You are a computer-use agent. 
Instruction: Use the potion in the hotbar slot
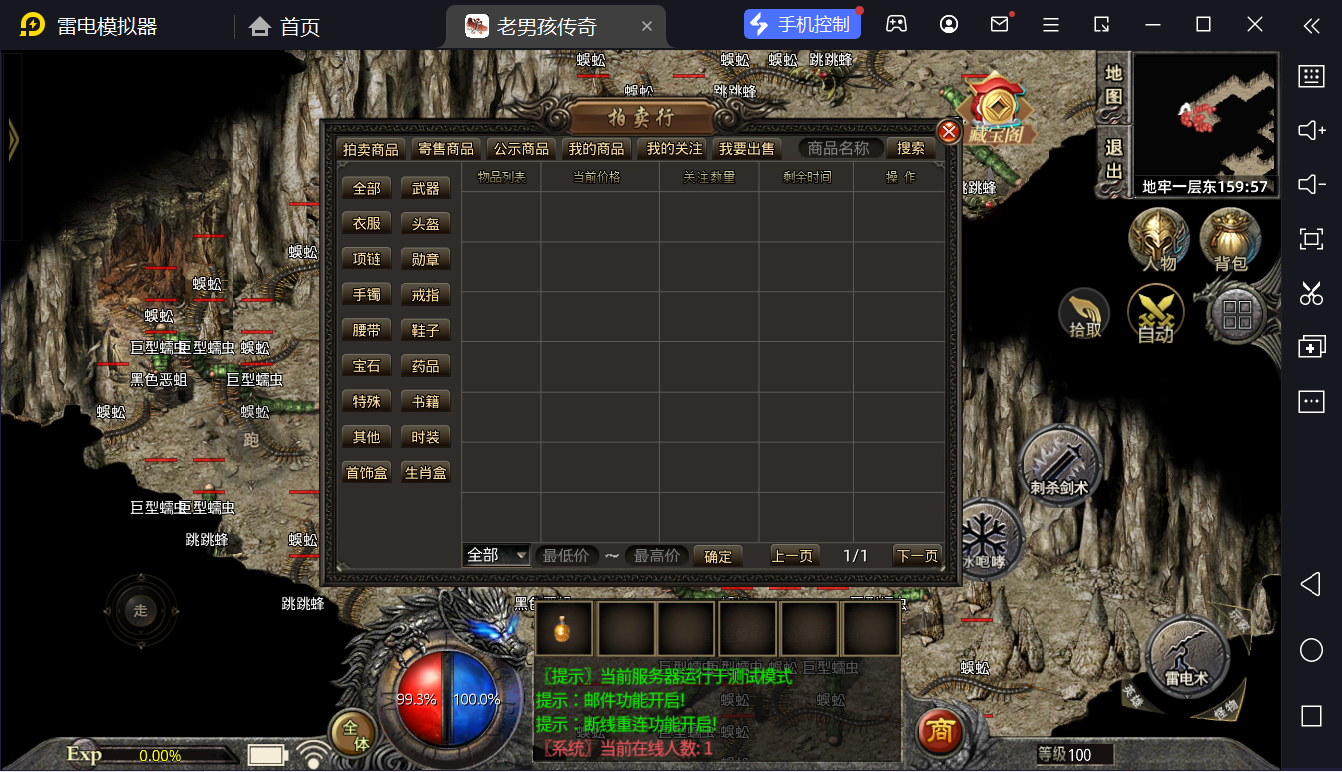564,629
